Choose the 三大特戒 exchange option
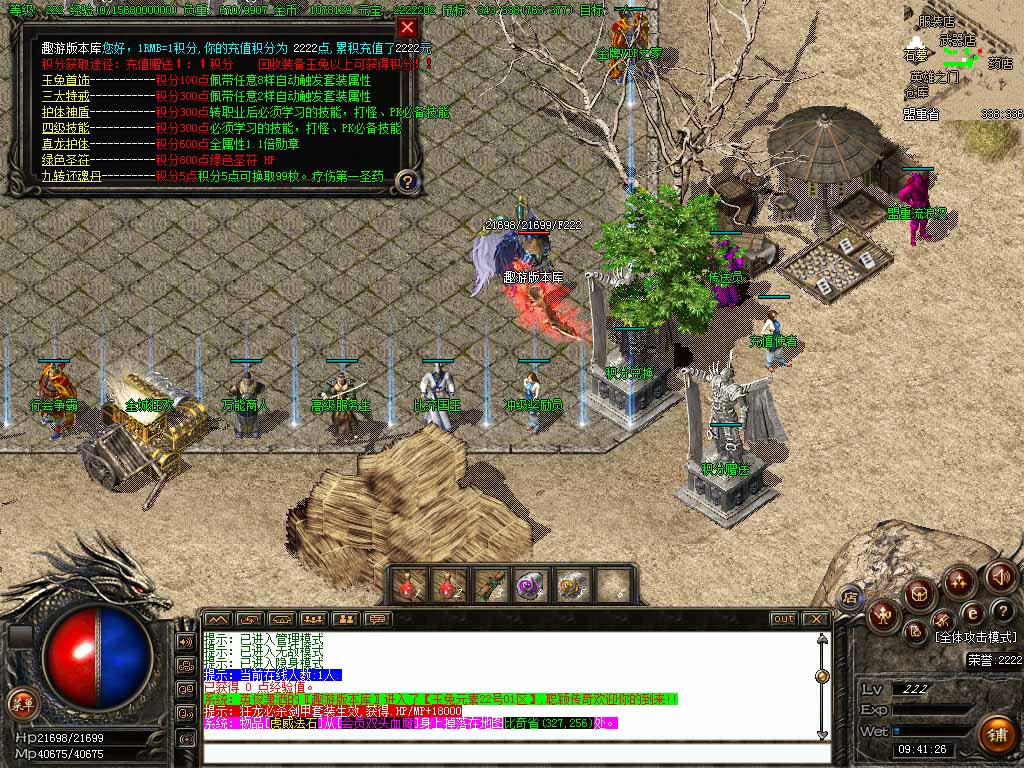 click(x=66, y=96)
